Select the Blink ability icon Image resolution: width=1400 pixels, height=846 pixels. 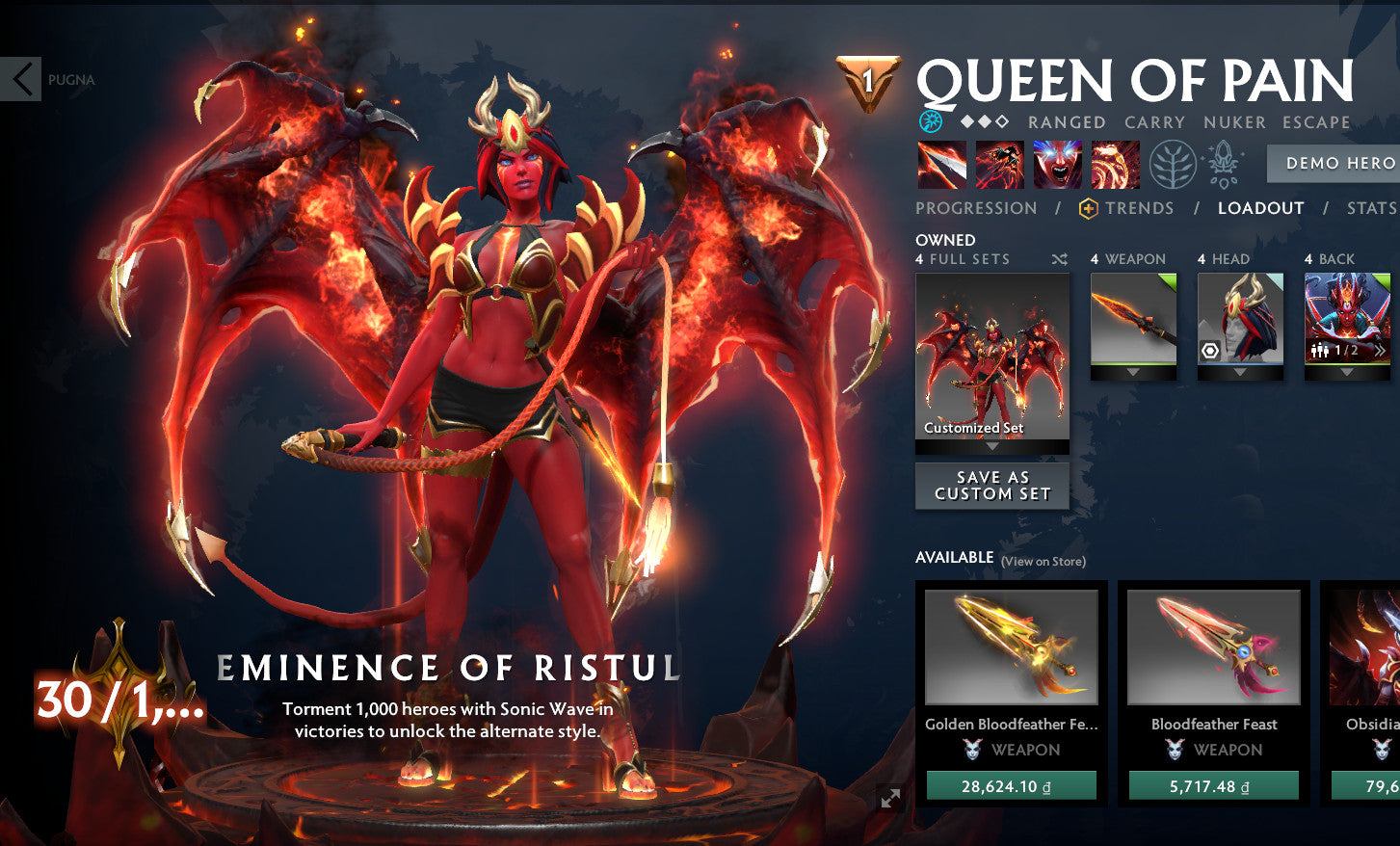point(999,164)
